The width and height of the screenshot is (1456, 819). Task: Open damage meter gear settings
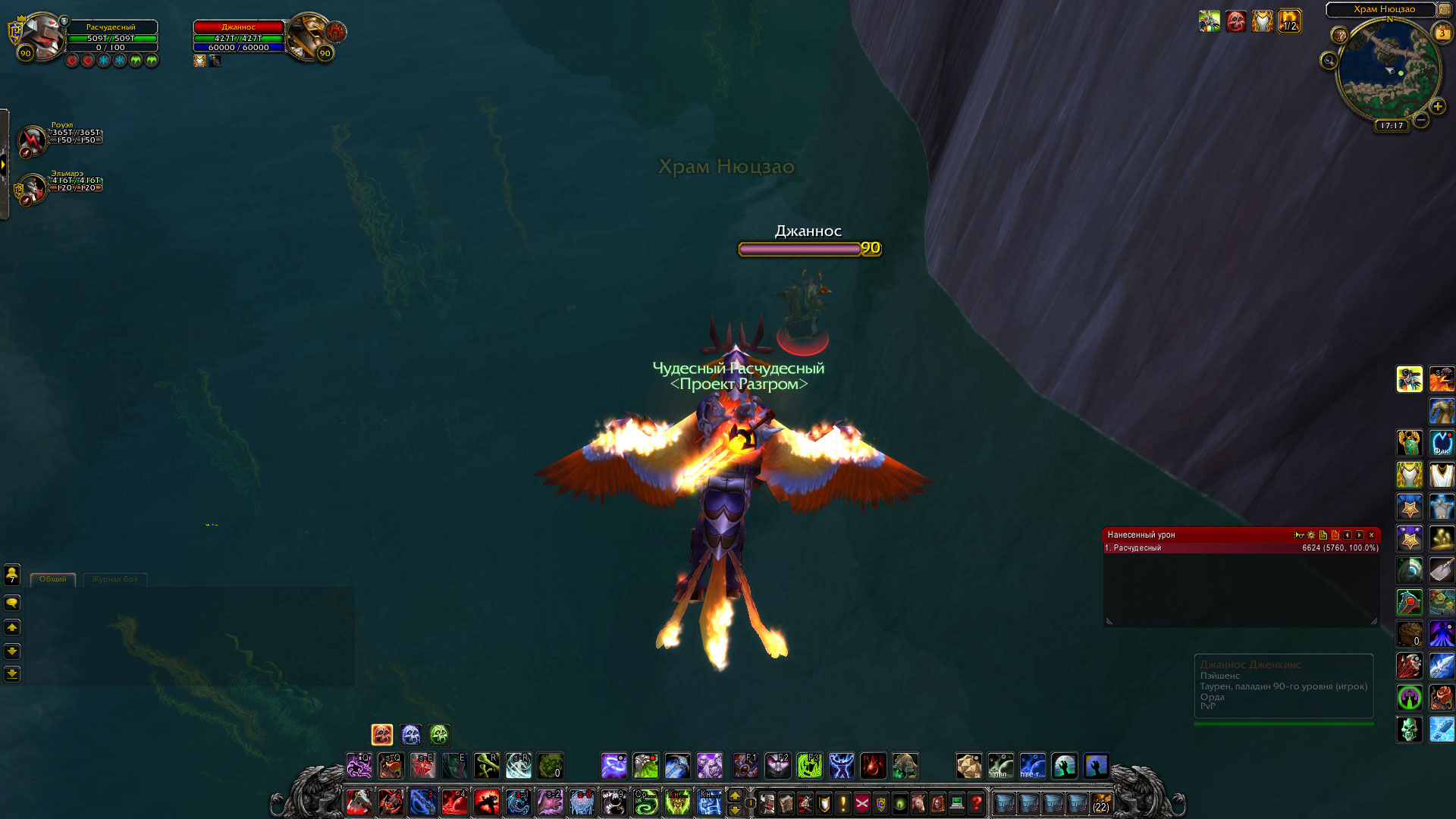click(1311, 535)
